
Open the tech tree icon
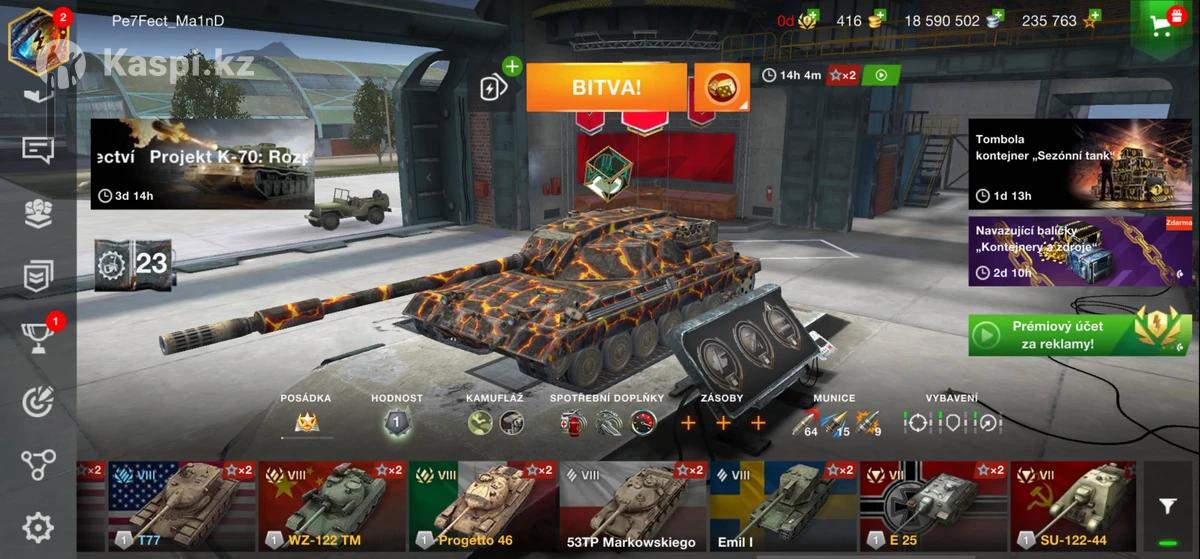(x=38, y=464)
